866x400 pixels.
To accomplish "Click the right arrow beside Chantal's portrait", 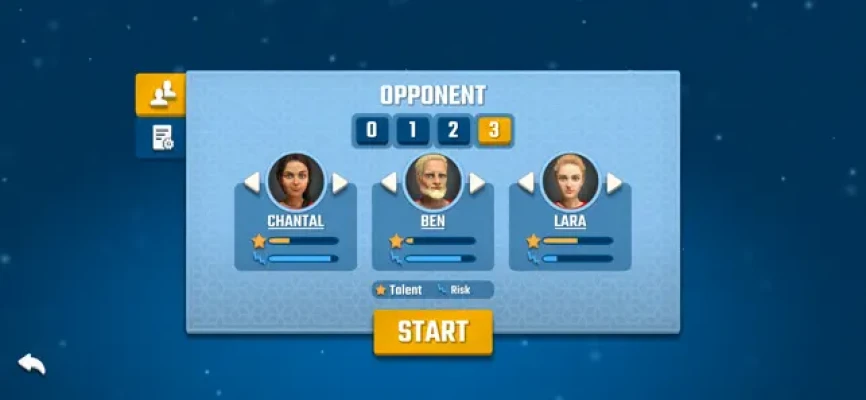I will (340, 183).
